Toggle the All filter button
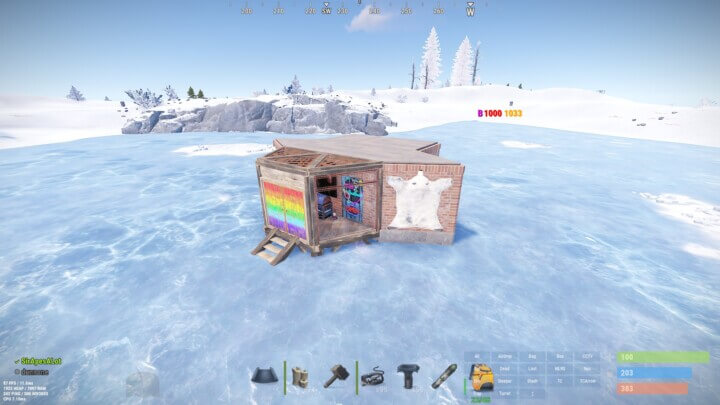This screenshot has height=405, width=720. click(x=477, y=356)
